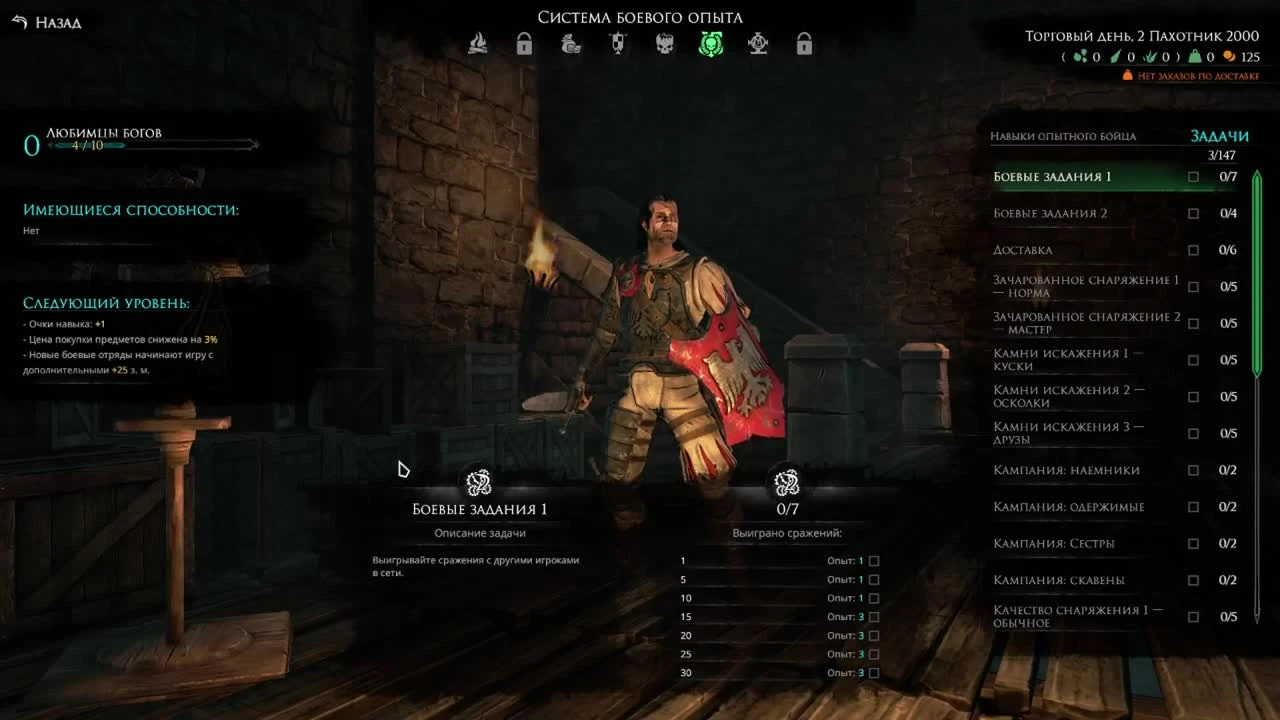
Task: Tick the checkbox next to Доставка
Action: [x=1193, y=249]
